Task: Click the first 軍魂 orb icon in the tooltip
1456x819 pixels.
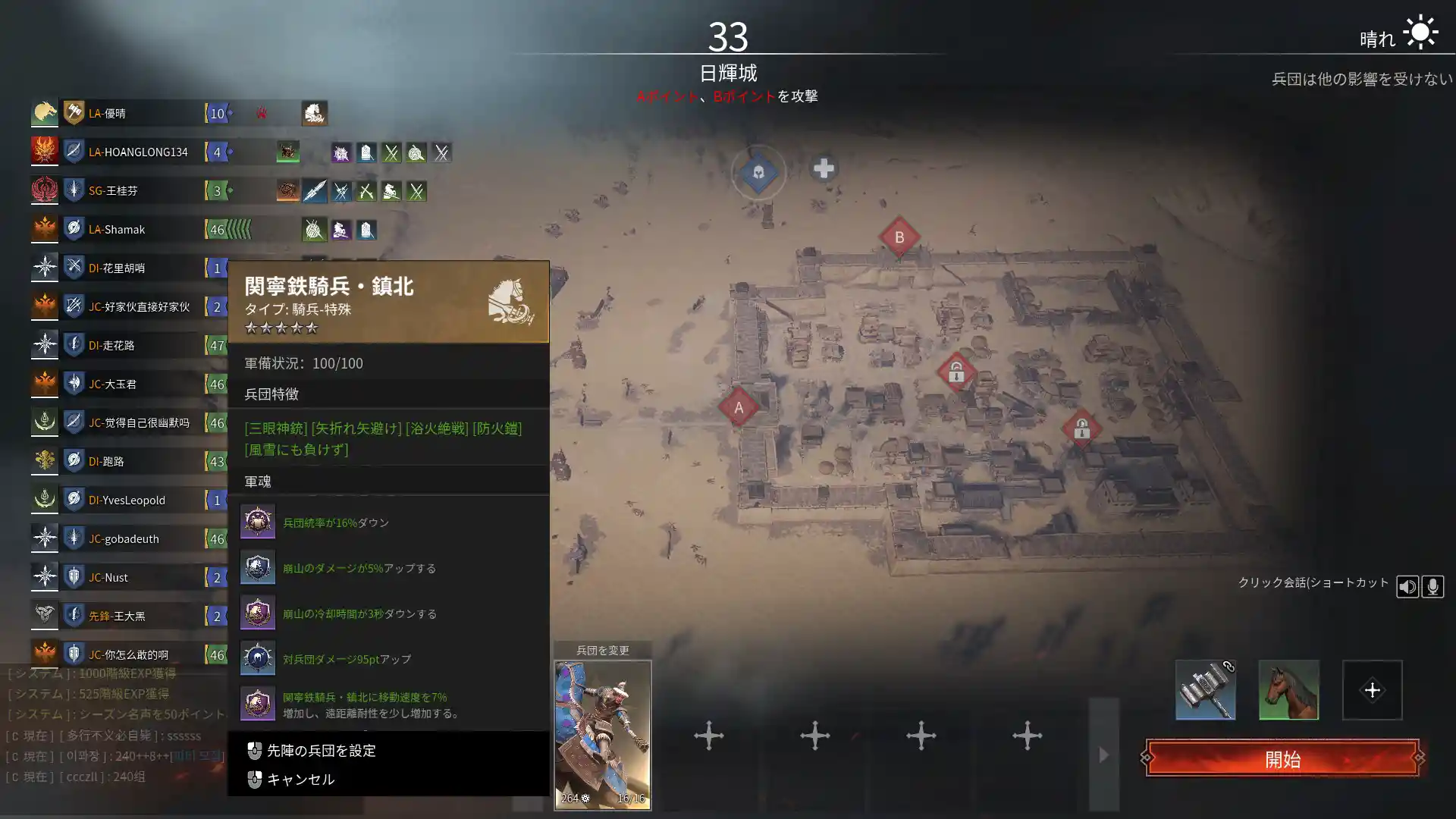Action: (258, 522)
